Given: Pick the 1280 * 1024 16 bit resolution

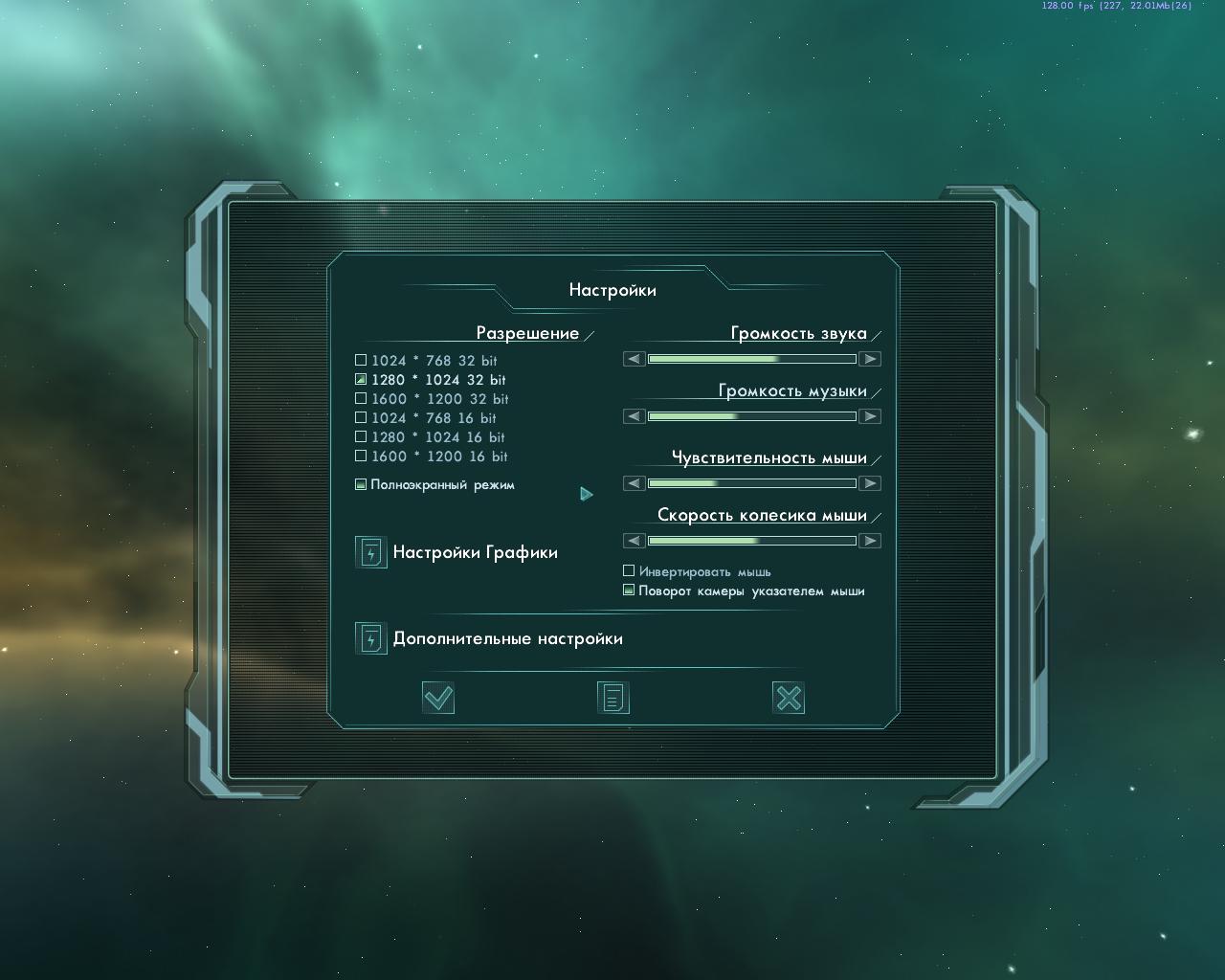Looking at the screenshot, I should coord(361,437).
